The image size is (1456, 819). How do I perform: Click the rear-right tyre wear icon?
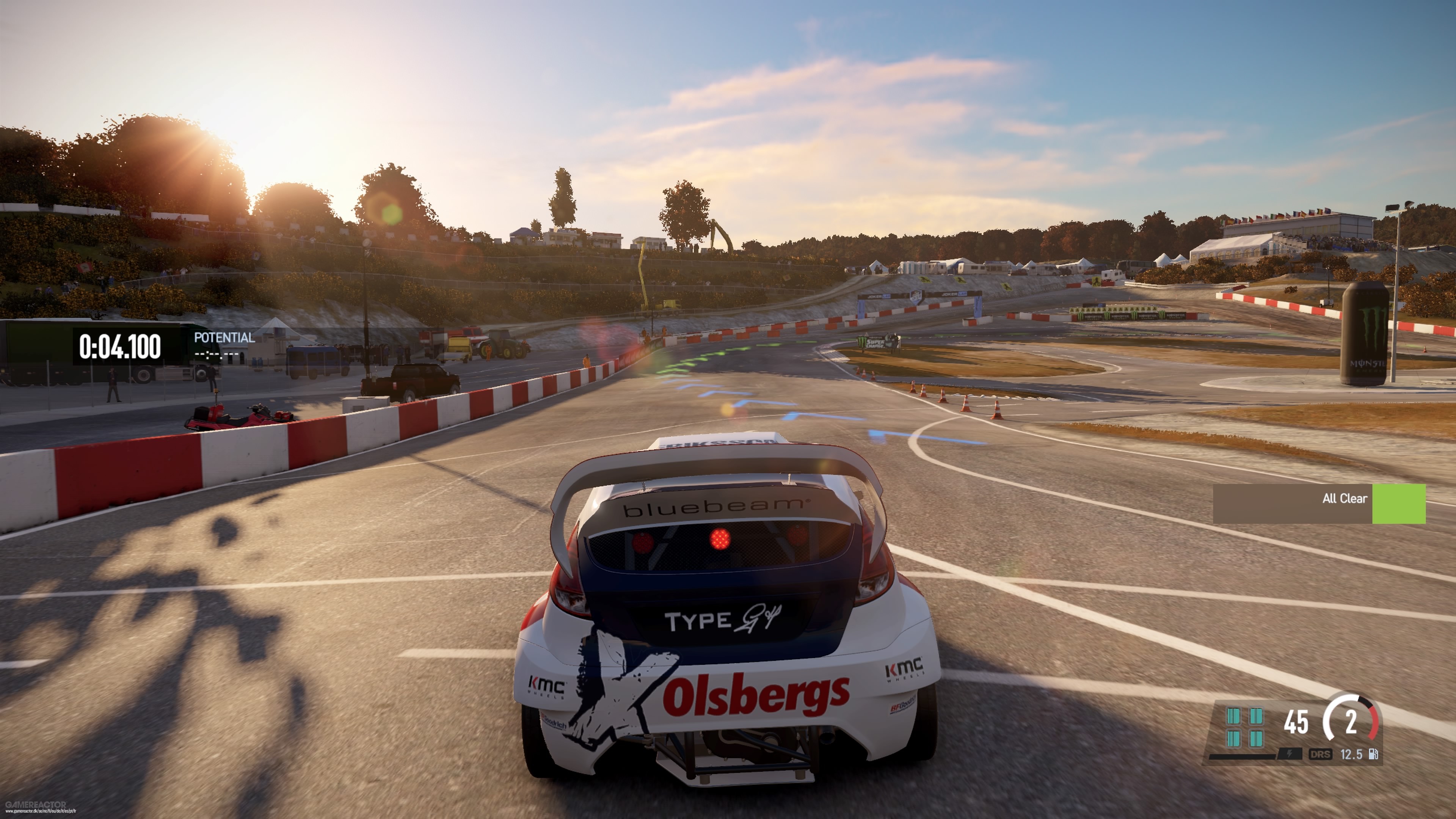[x=1256, y=739]
